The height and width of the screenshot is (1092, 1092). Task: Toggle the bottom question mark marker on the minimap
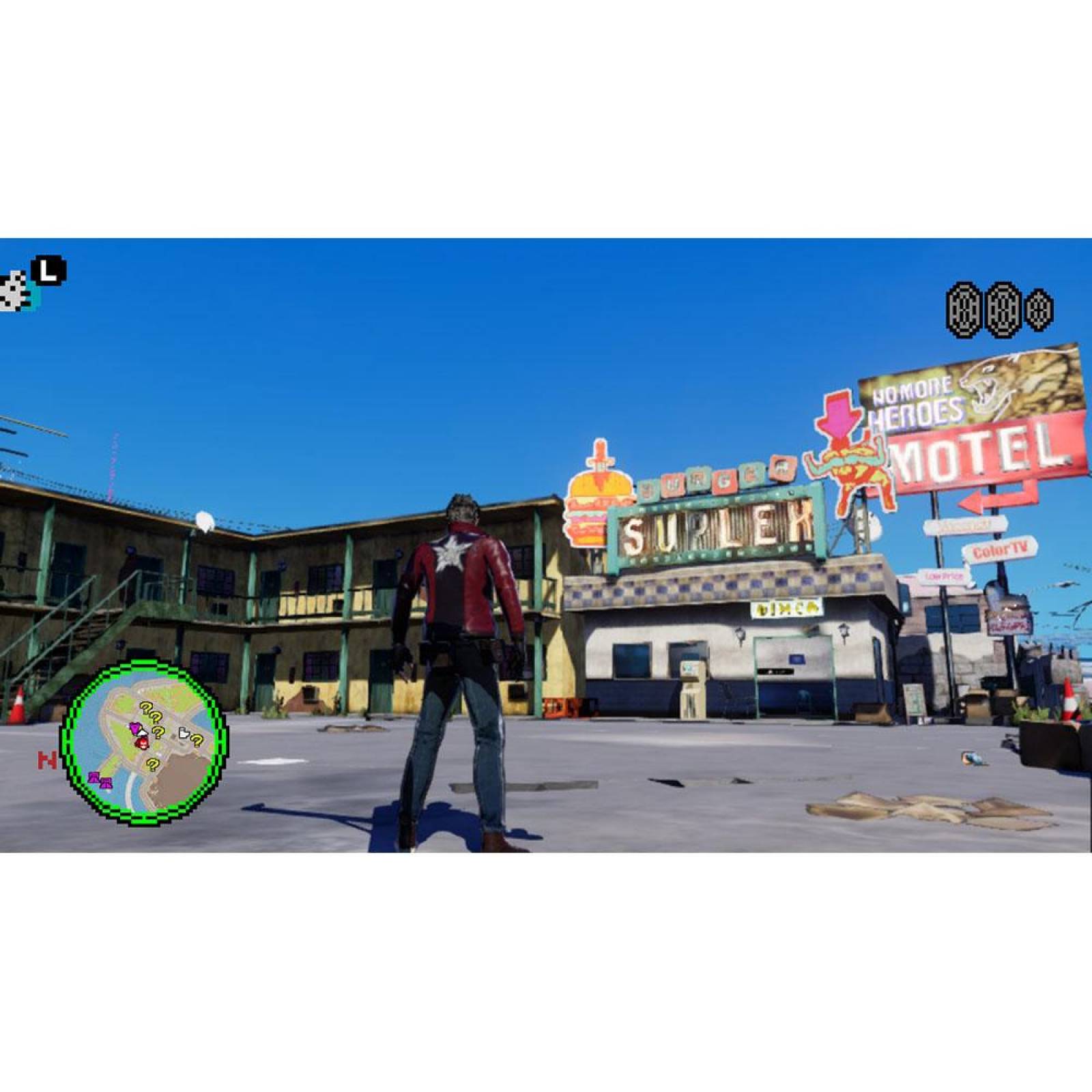pos(153,765)
